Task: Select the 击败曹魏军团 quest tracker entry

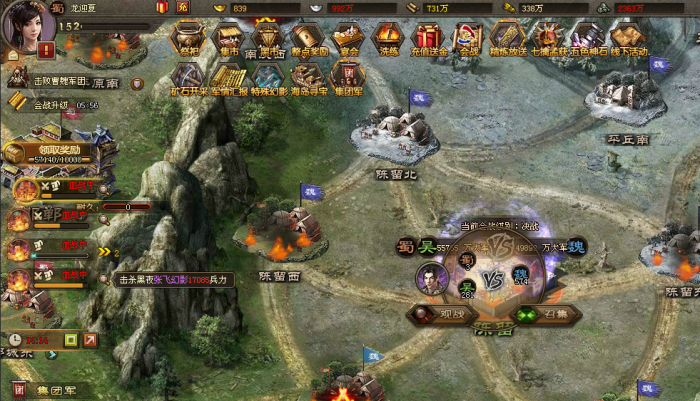Action: 50,78
